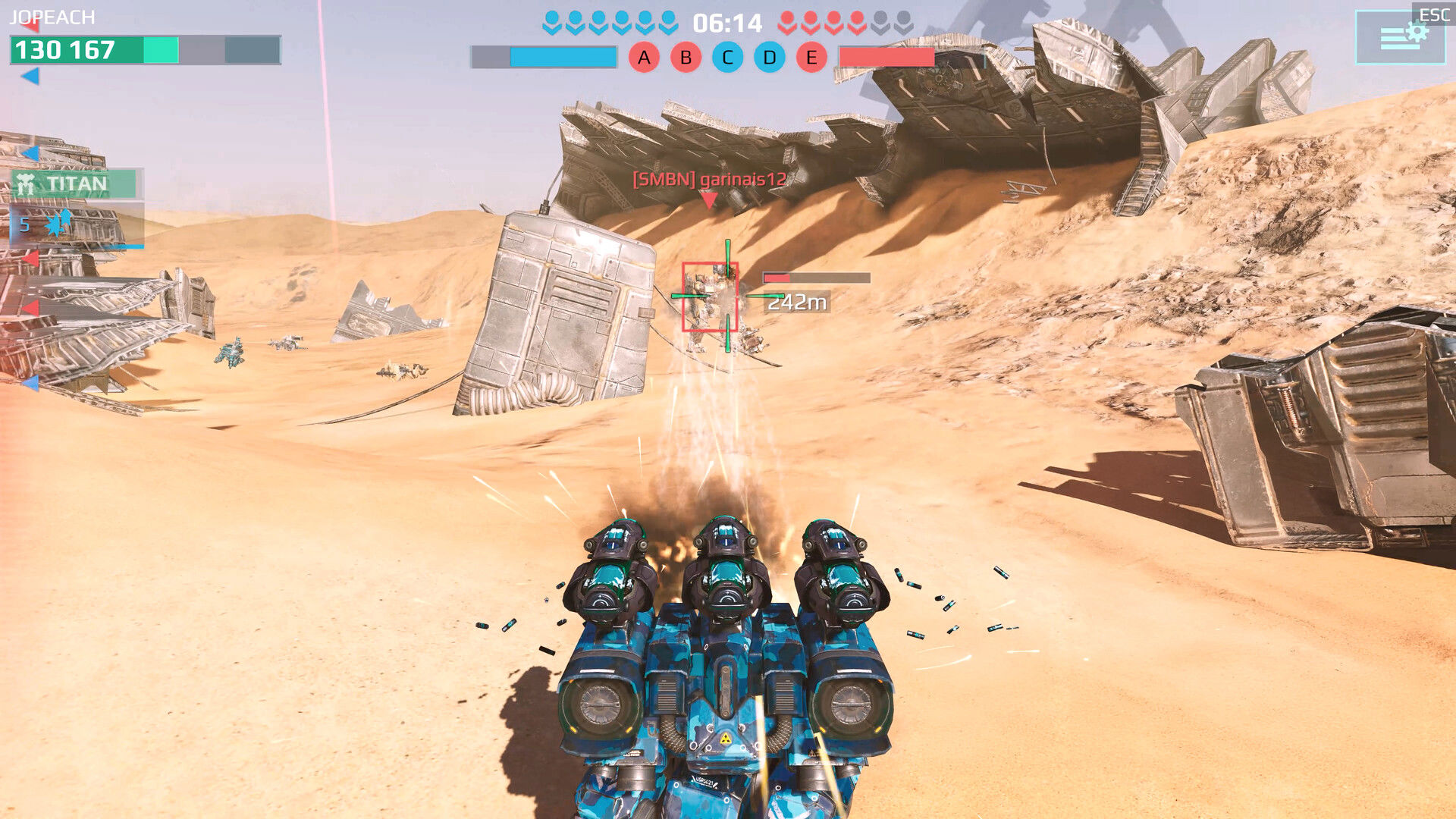This screenshot has height=819, width=1456.
Task: Select the blue ability icon below TITAN
Action: tap(58, 224)
